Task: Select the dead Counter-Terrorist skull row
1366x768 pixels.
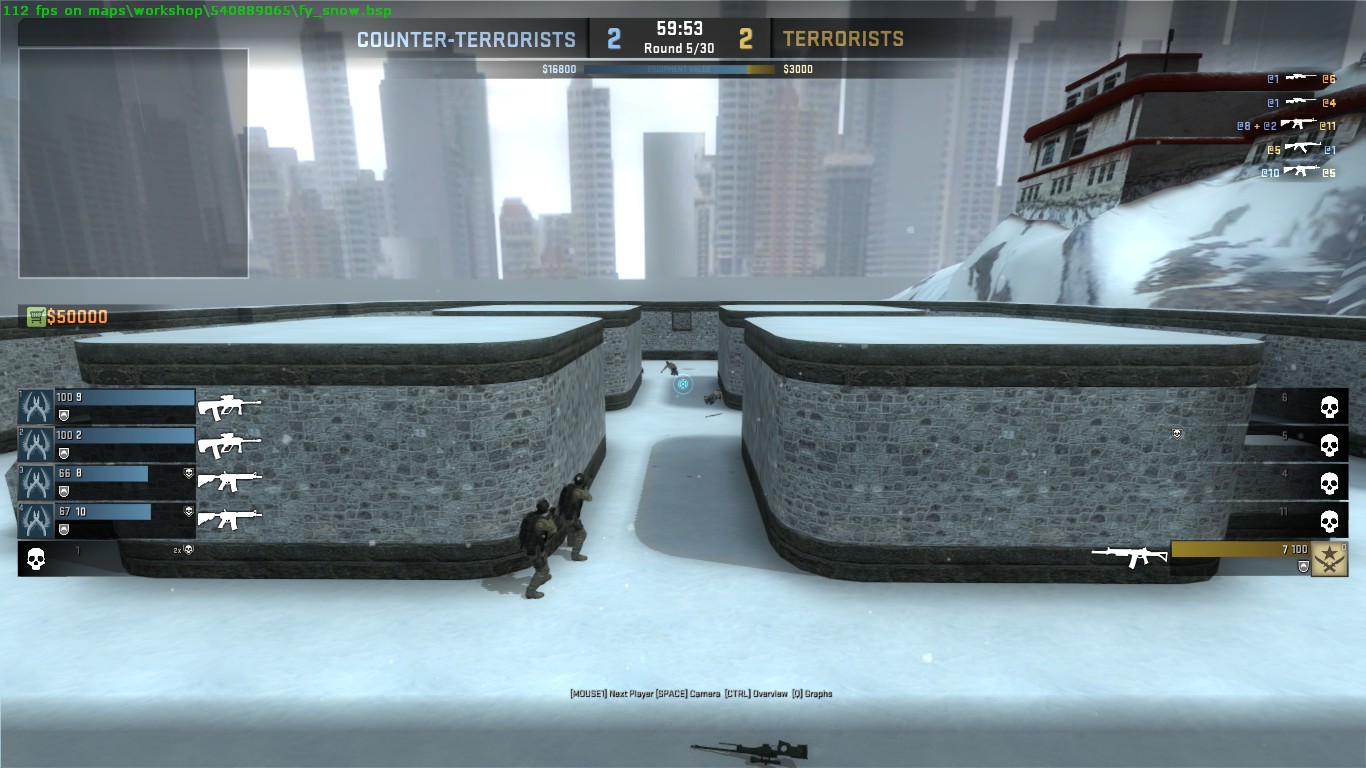Action: tap(106, 558)
